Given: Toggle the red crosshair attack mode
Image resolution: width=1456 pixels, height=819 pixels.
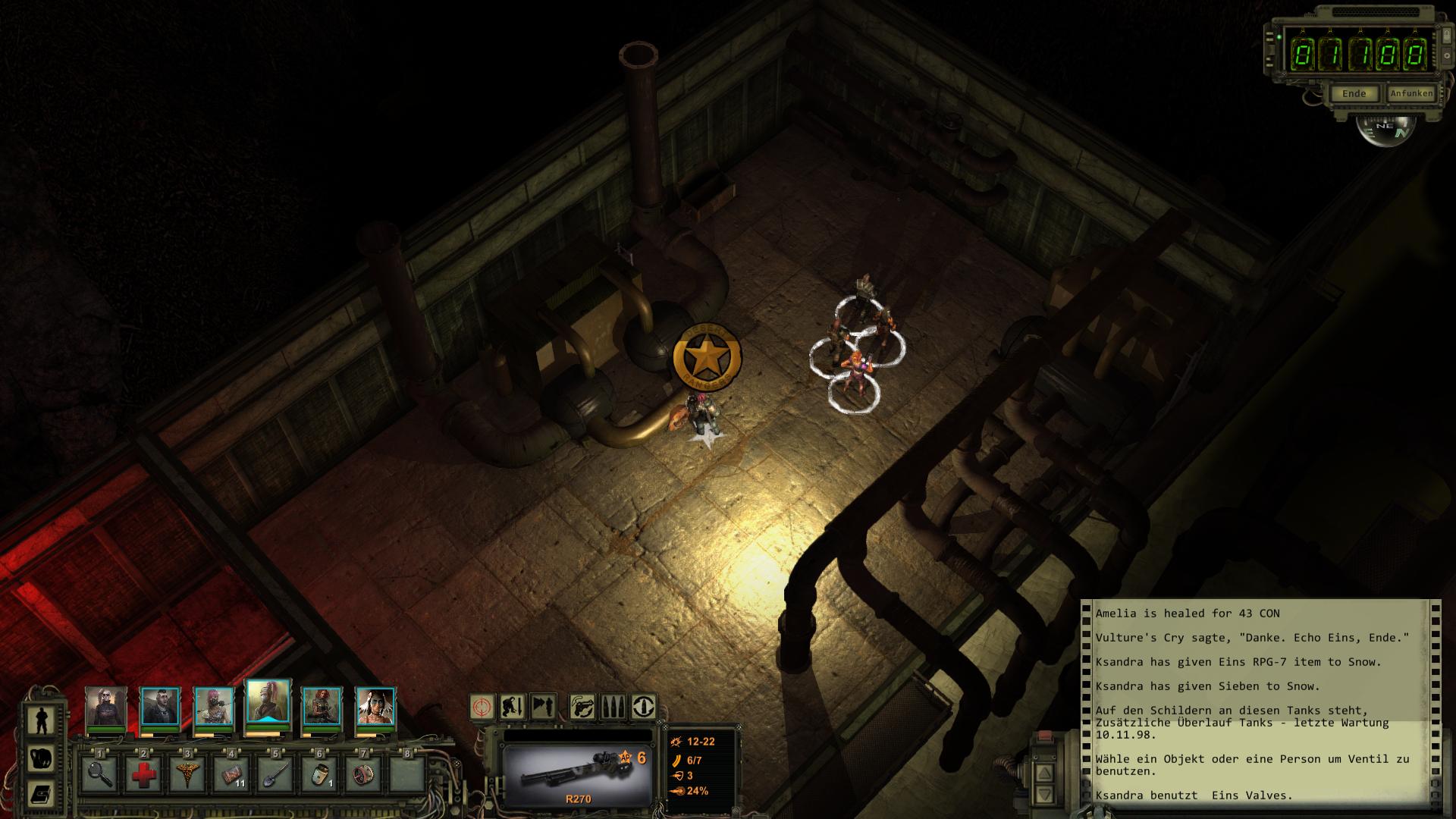Looking at the screenshot, I should coord(482,707).
